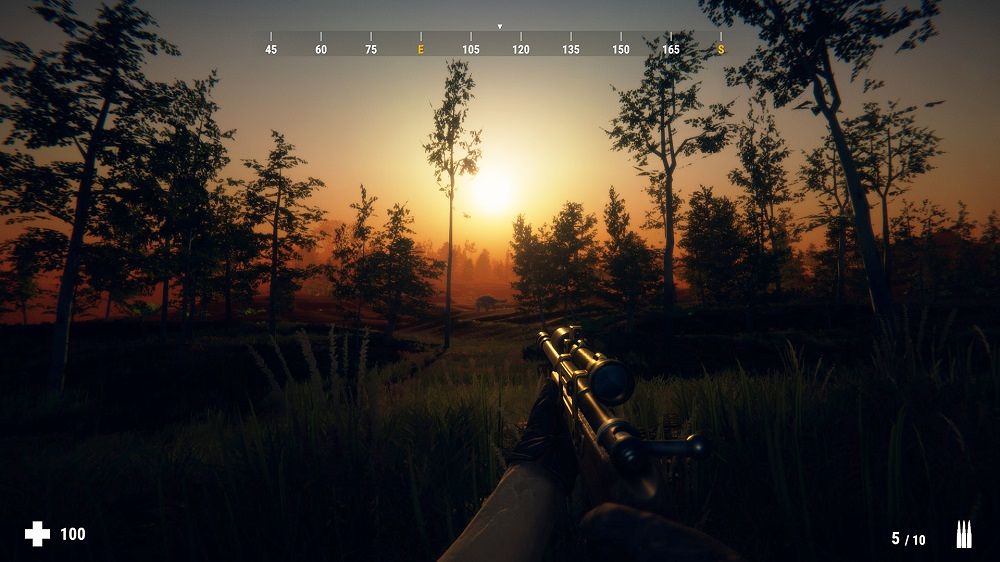Select the South marker on the compass
The width and height of the screenshot is (1000, 562).
(x=720, y=49)
